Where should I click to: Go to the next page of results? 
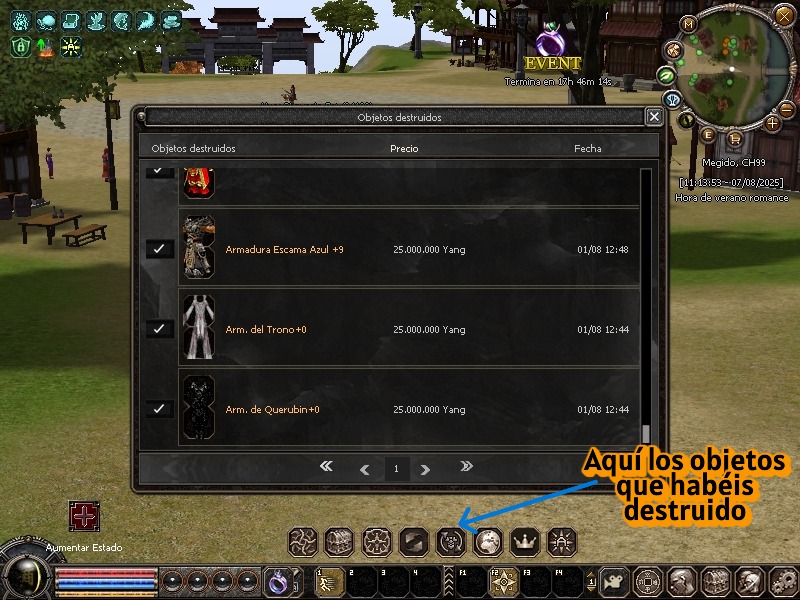426,469
